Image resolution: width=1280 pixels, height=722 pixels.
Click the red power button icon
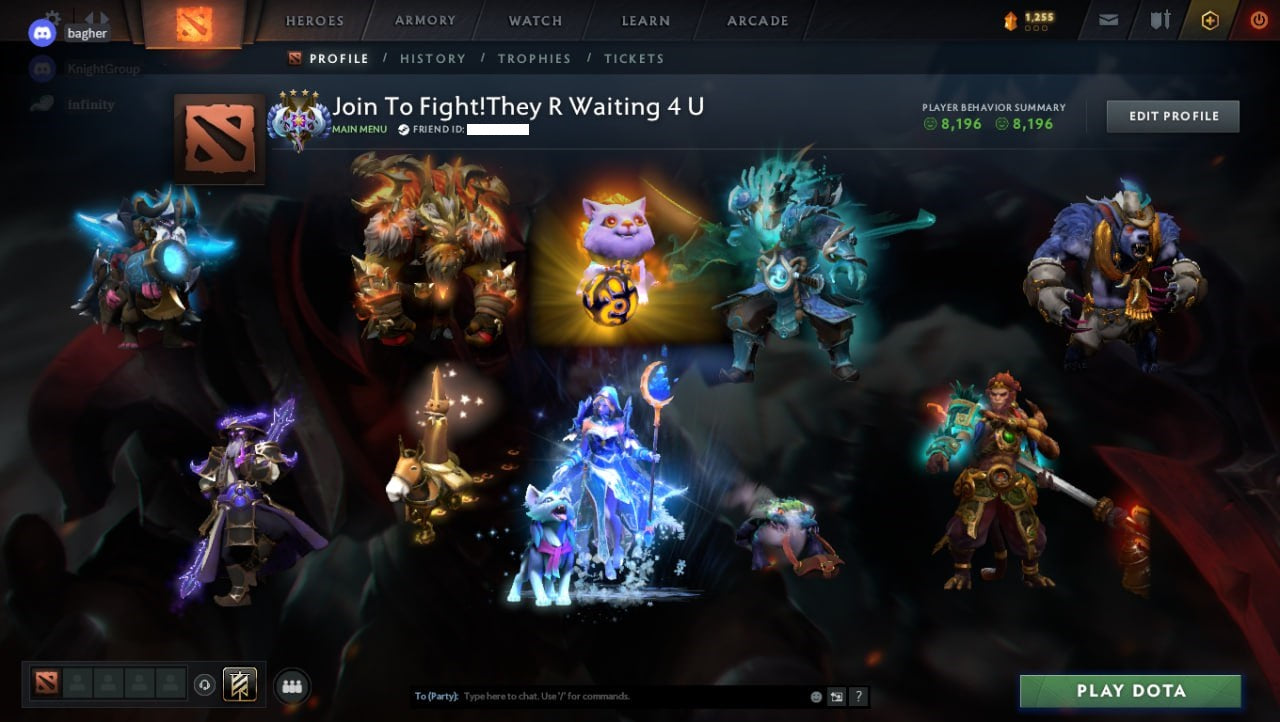click(1260, 19)
